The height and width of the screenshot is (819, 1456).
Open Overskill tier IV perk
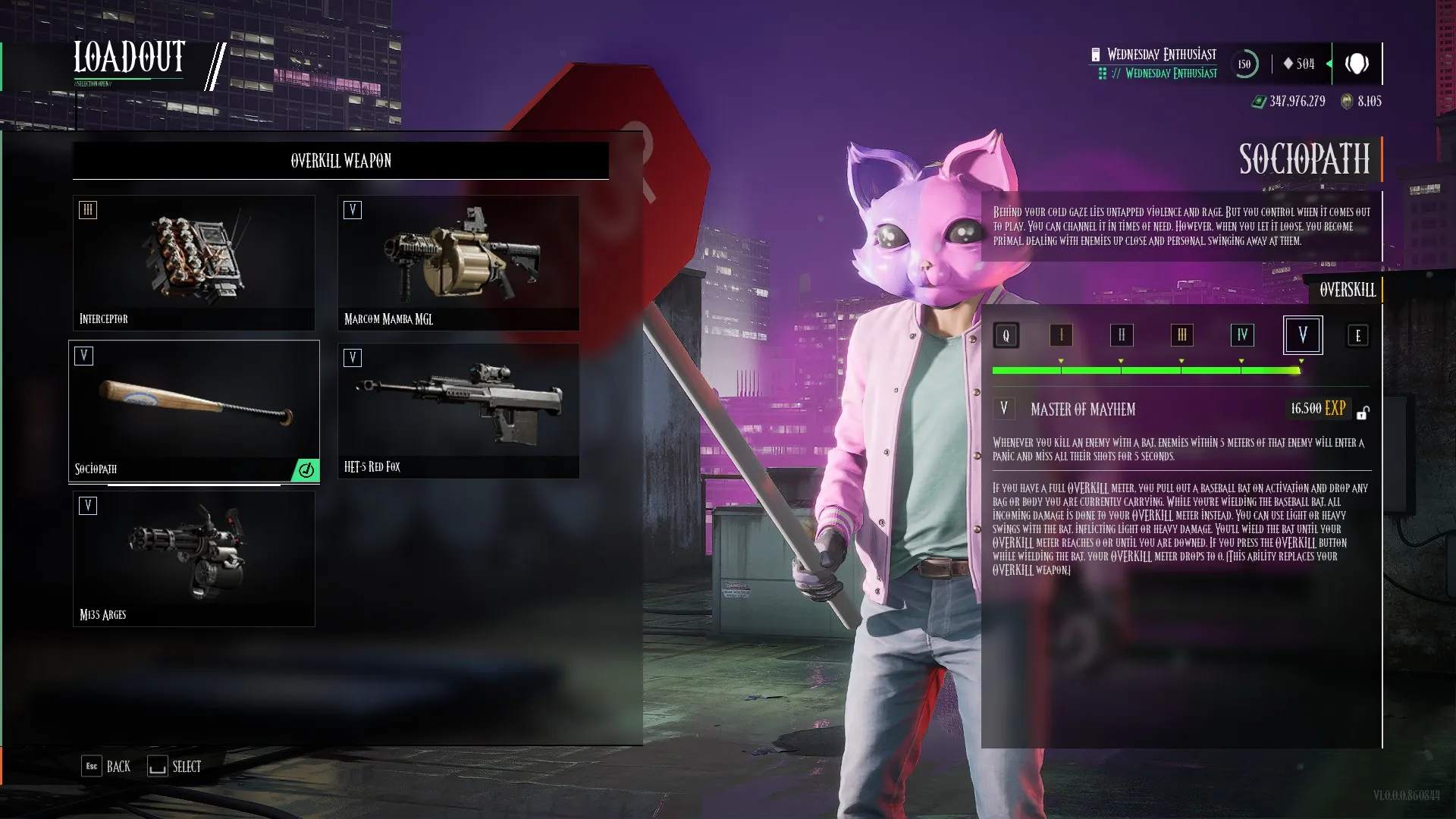click(1242, 335)
